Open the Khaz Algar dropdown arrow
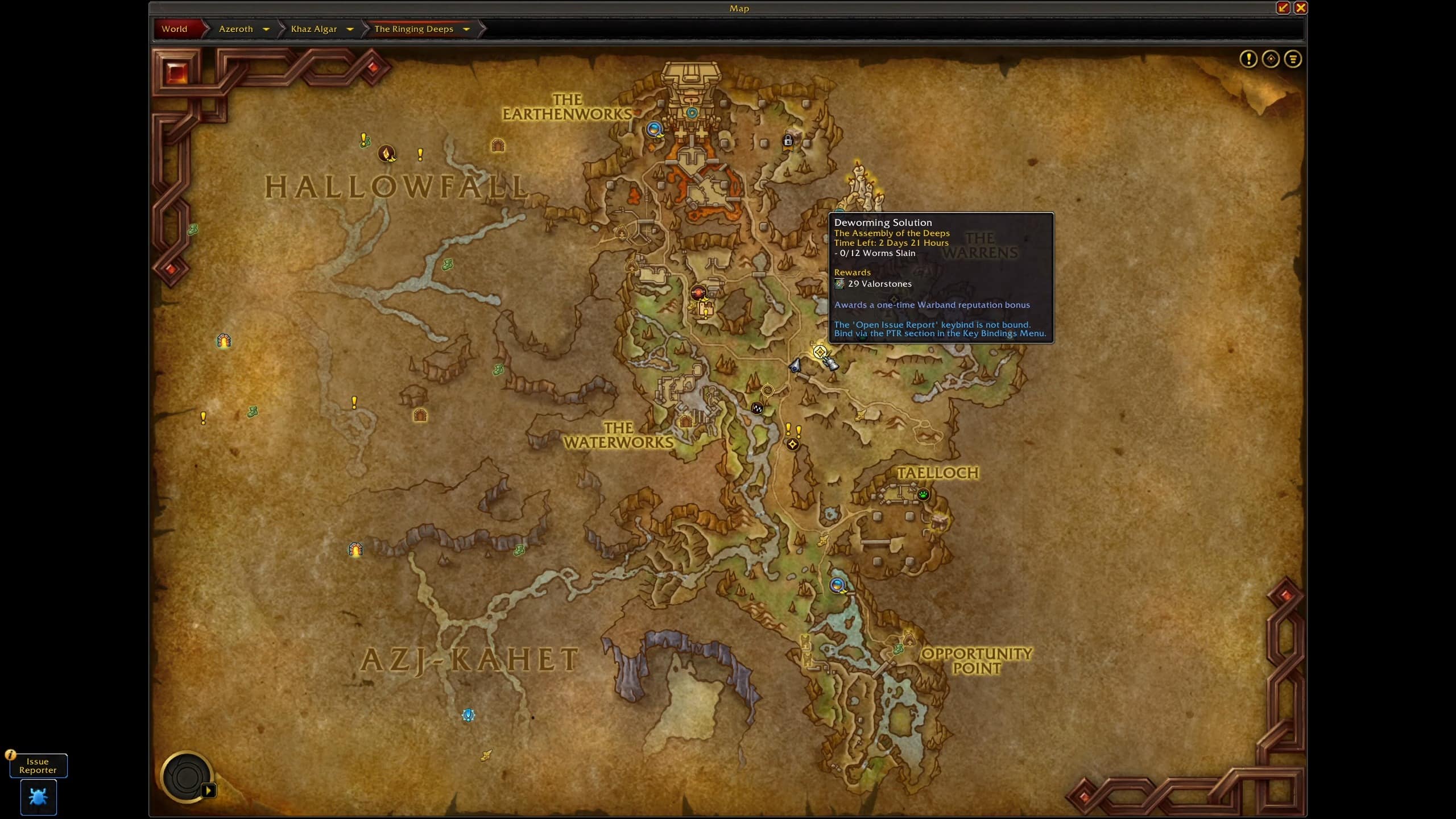 click(x=350, y=29)
